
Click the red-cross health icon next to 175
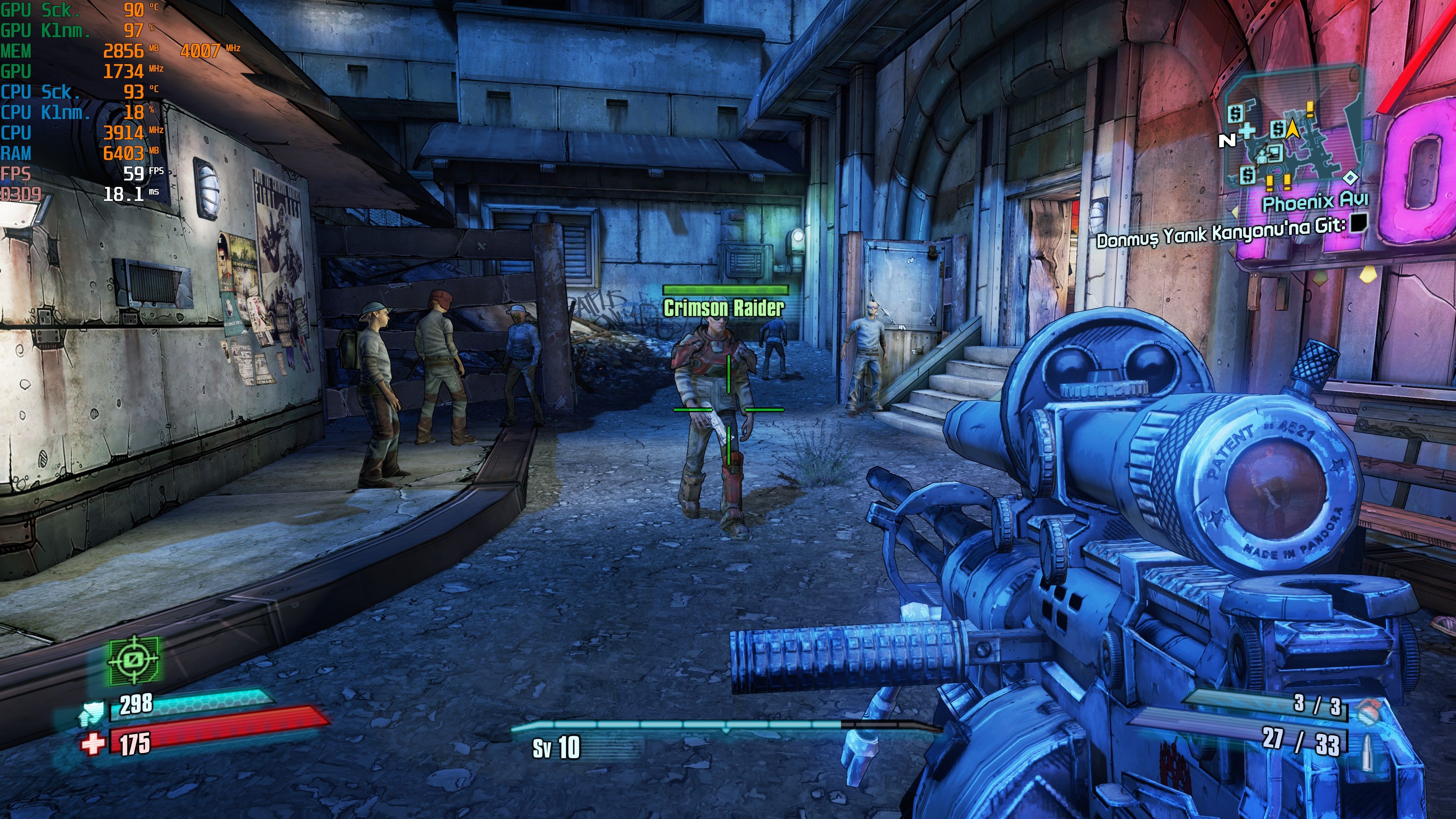tap(93, 743)
